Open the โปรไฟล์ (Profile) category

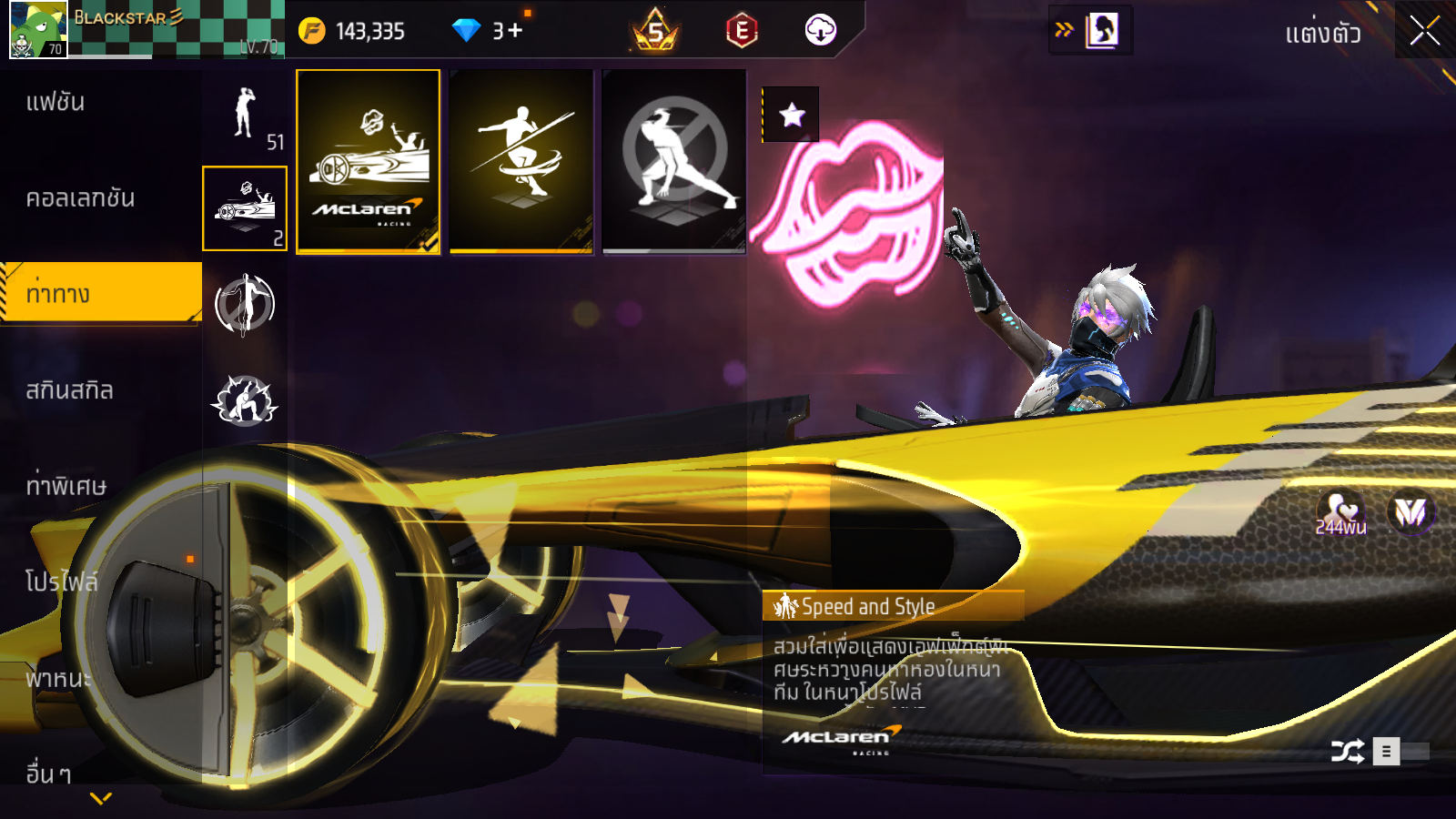coord(61,581)
